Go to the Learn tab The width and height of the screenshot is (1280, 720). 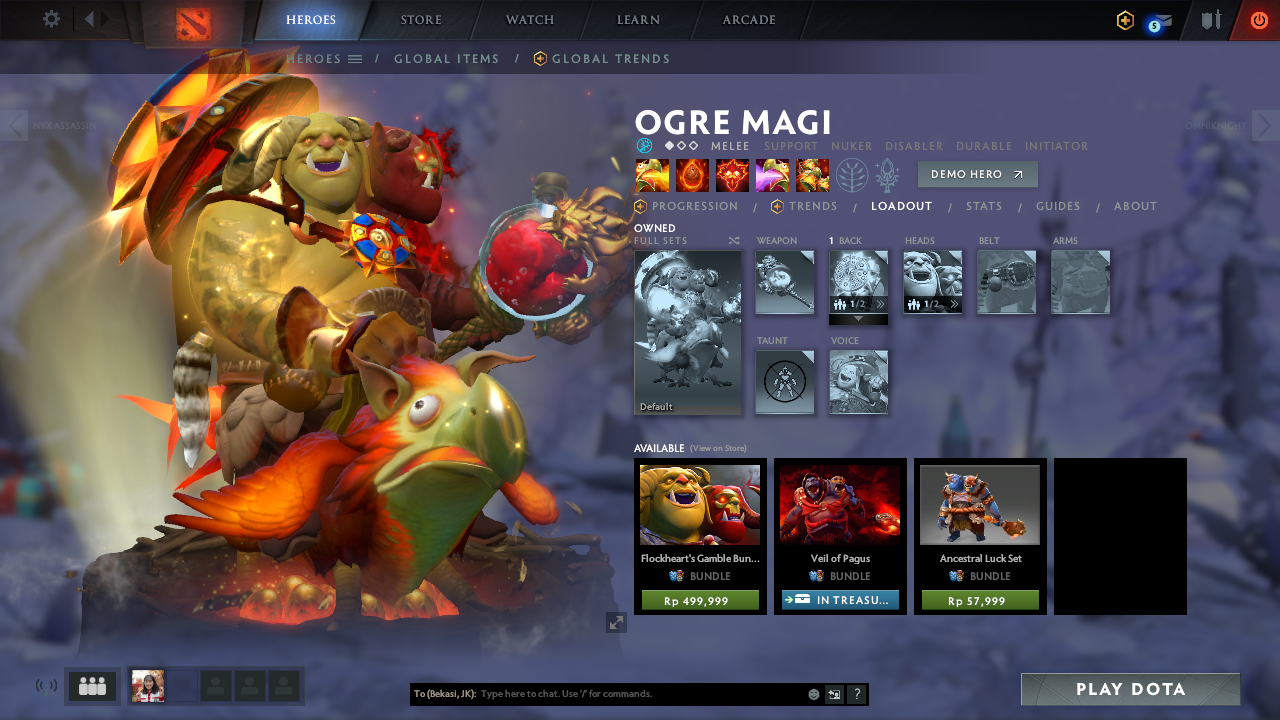(638, 20)
